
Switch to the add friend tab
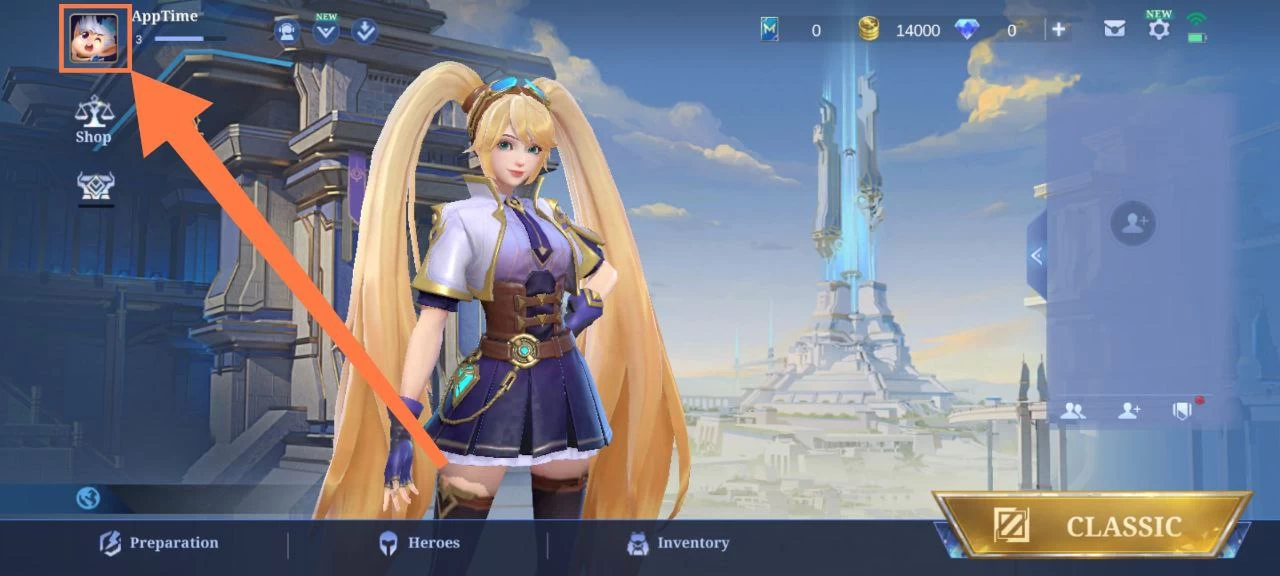[1129, 410]
